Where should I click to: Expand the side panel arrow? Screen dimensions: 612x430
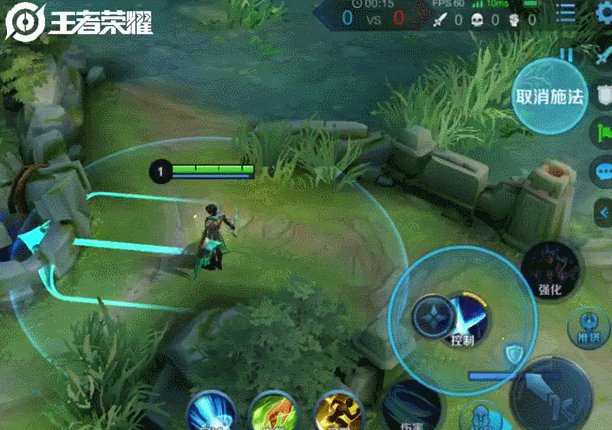[x=602, y=212]
